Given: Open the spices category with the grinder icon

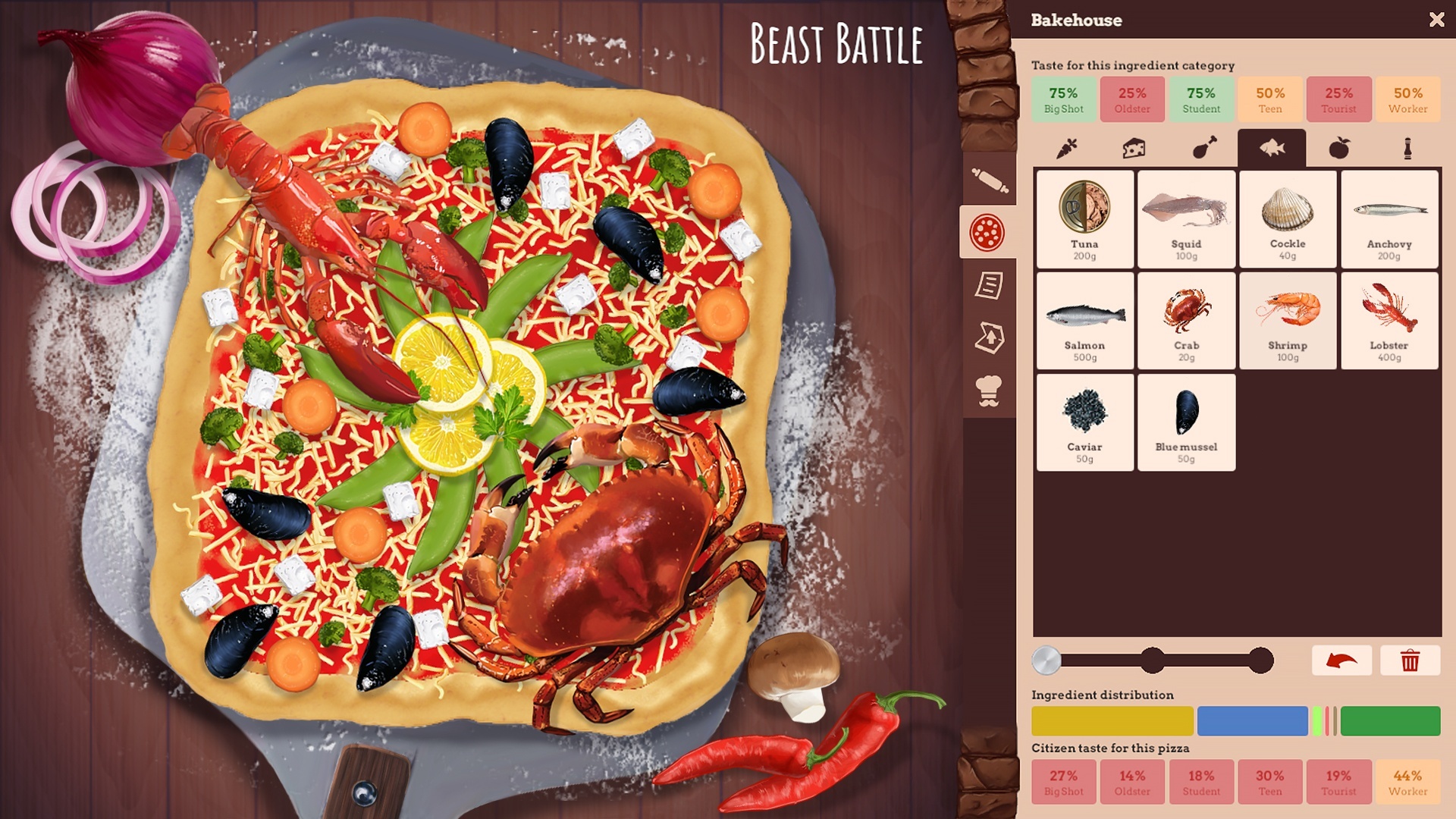Looking at the screenshot, I should pyautogui.click(x=1407, y=149).
